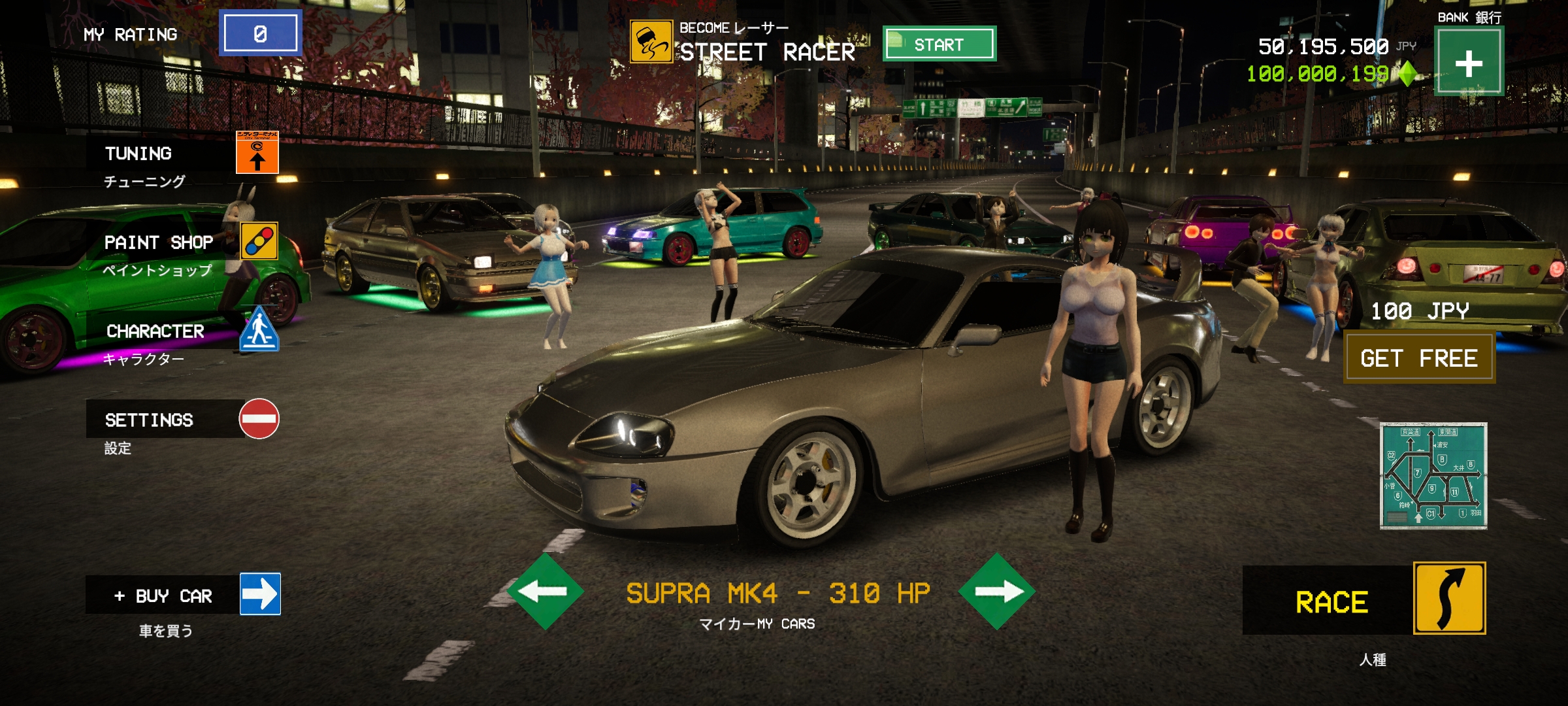Viewport: 1568px width, 706px height.
Task: Claim the Get Free reward
Action: (1419, 358)
